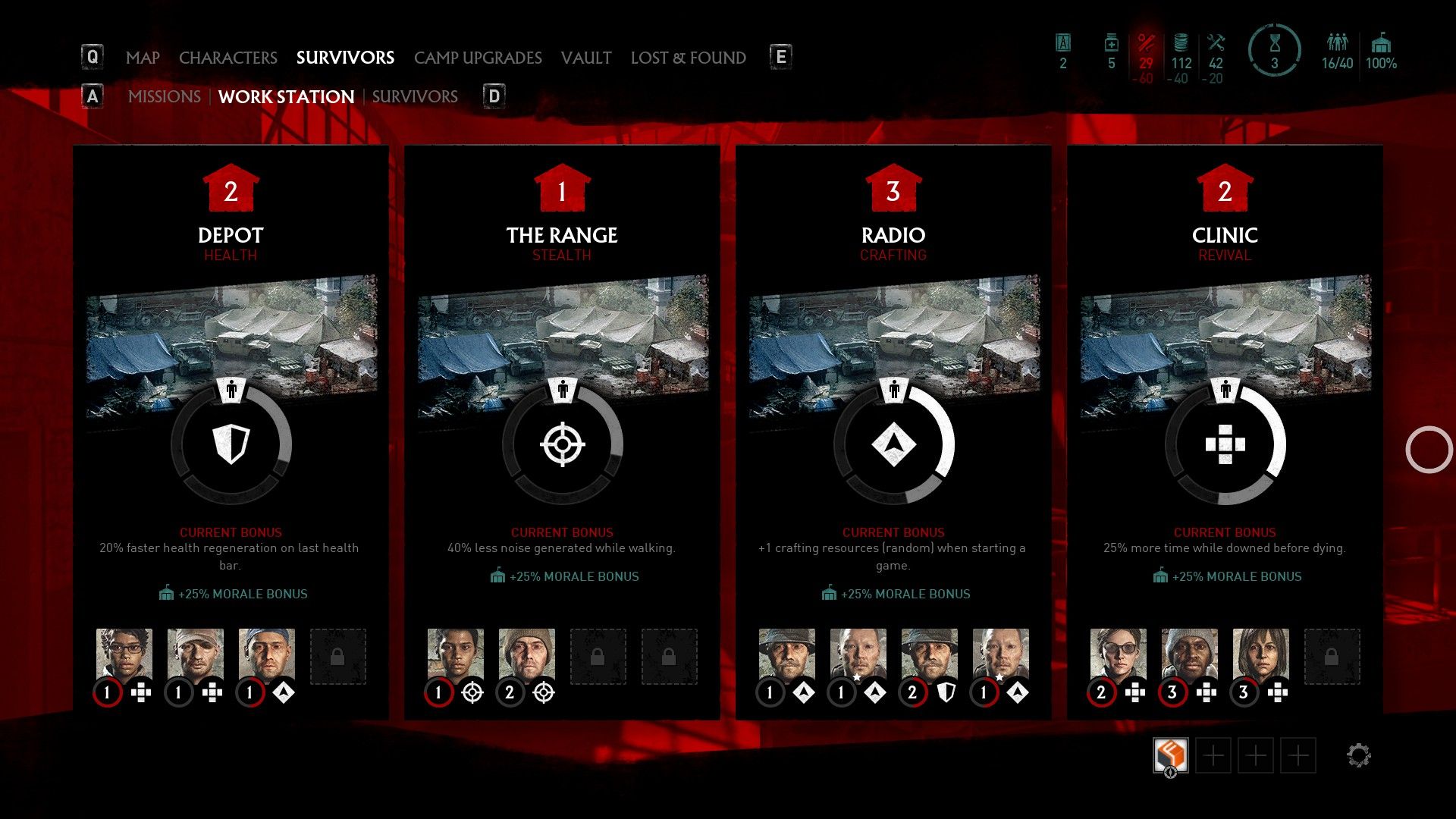Screen dimensions: 1456x819
Task: Open LOST & FOUND
Action: 689,58
